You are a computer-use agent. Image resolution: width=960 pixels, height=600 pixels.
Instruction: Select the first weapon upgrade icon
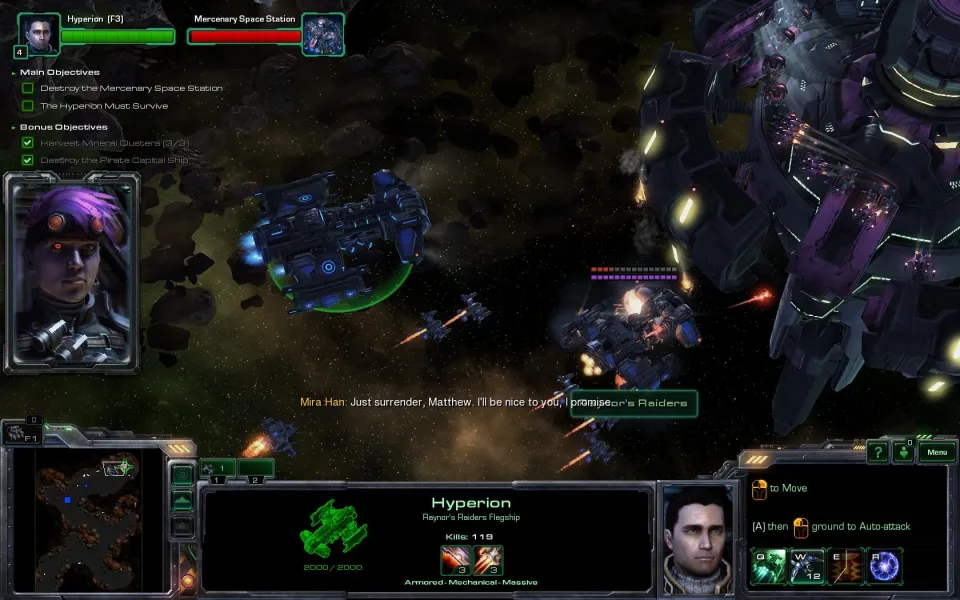coord(455,560)
